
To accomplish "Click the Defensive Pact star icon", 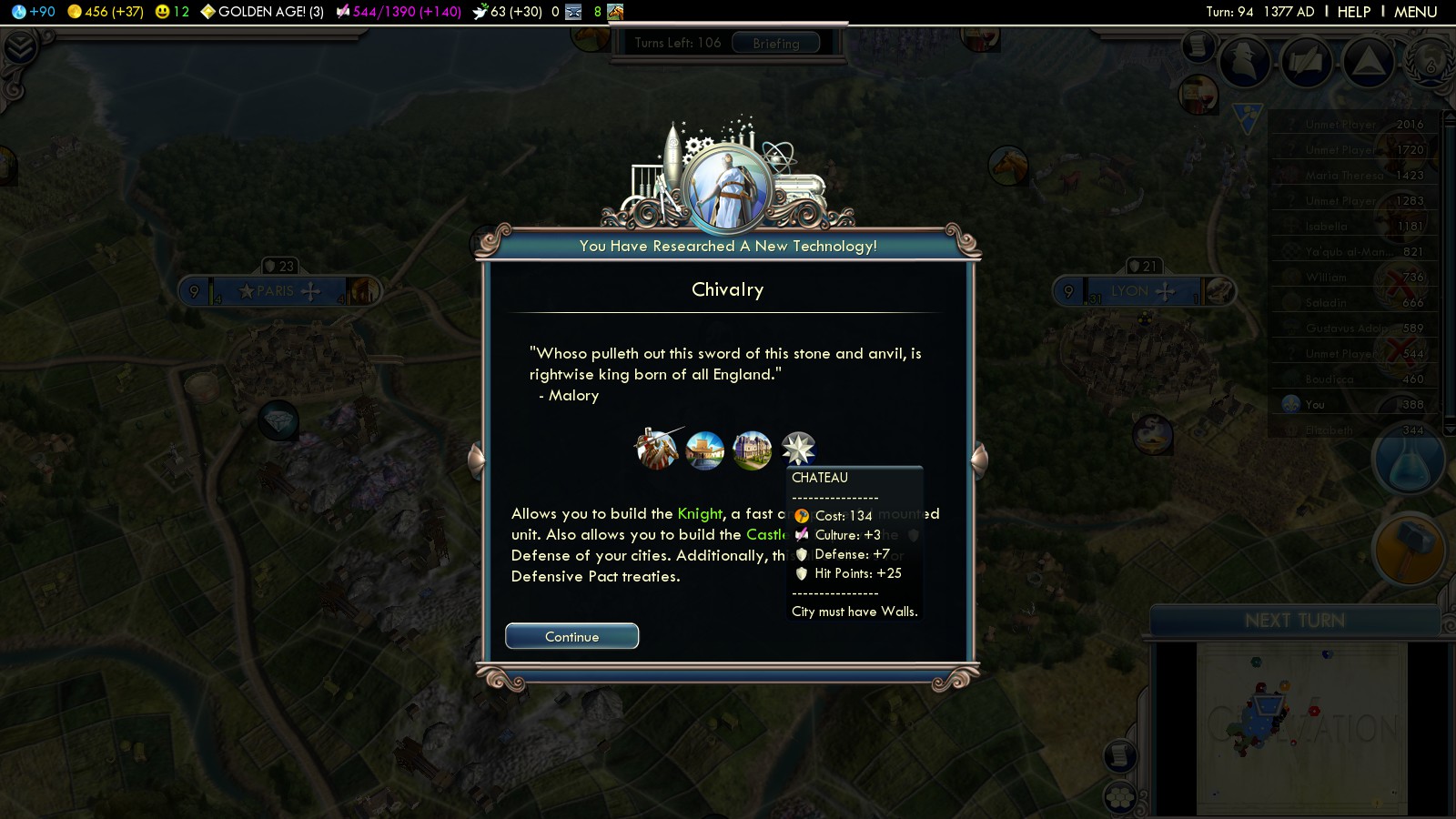I will (798, 448).
